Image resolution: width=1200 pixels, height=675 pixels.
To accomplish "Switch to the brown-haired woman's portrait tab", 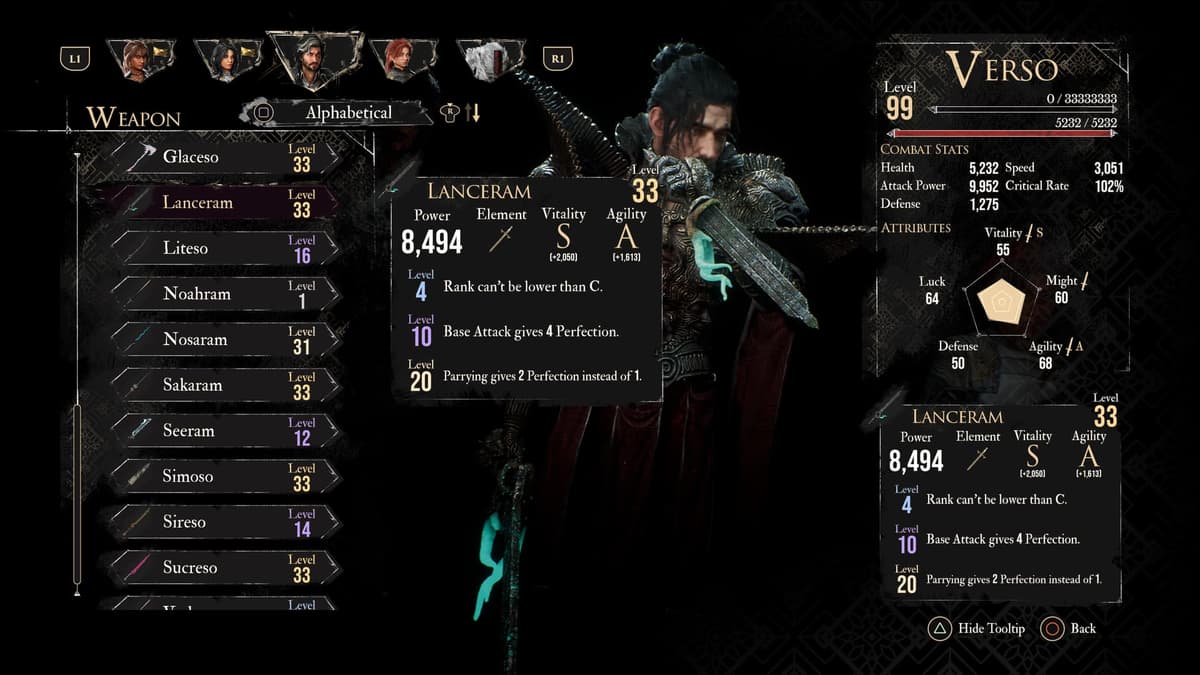I will (137, 60).
